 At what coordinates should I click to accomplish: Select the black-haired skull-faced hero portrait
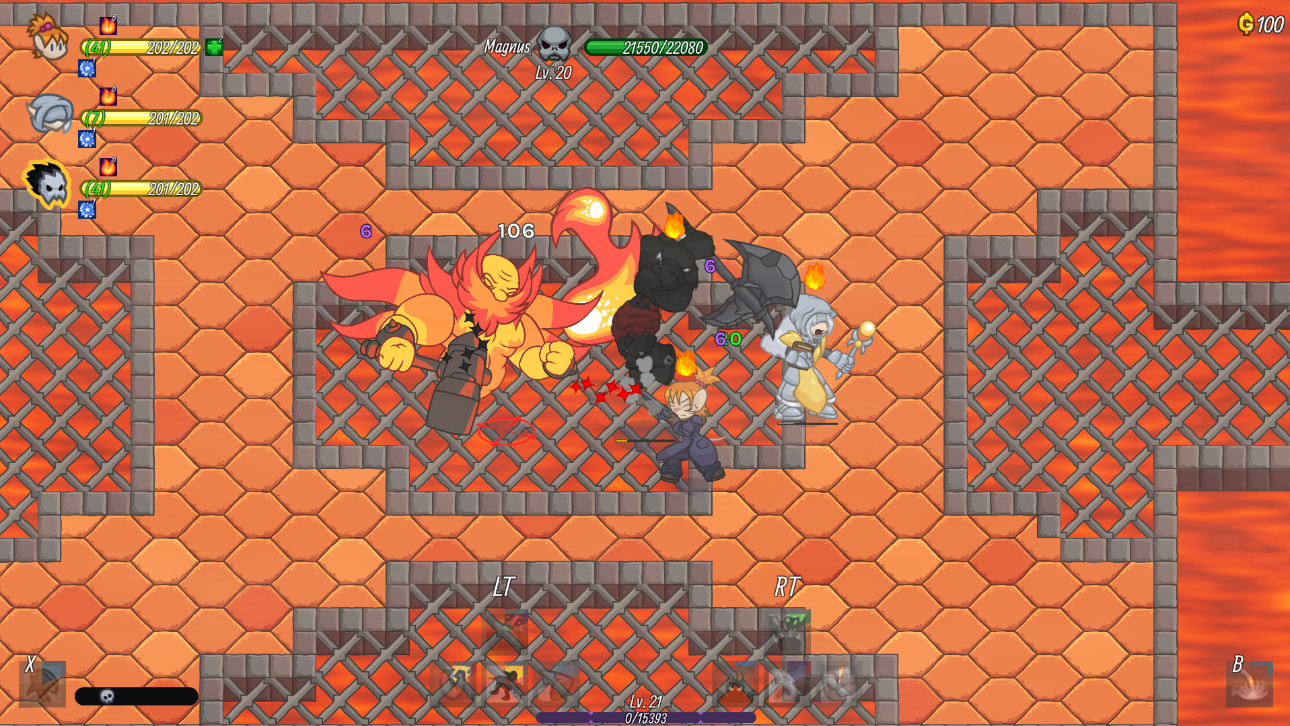click(x=47, y=184)
